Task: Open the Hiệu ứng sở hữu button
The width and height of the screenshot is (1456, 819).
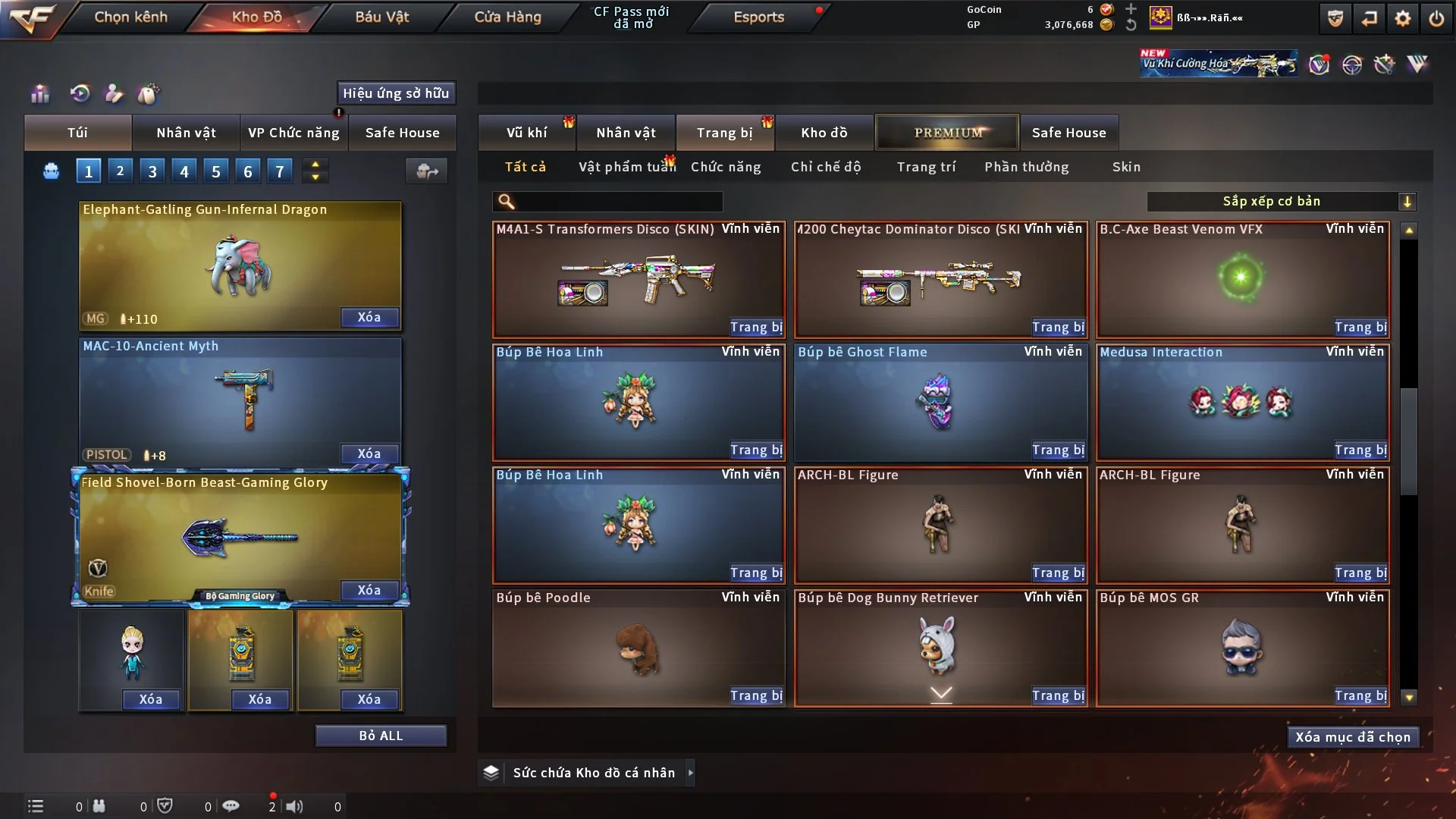Action: click(x=396, y=93)
